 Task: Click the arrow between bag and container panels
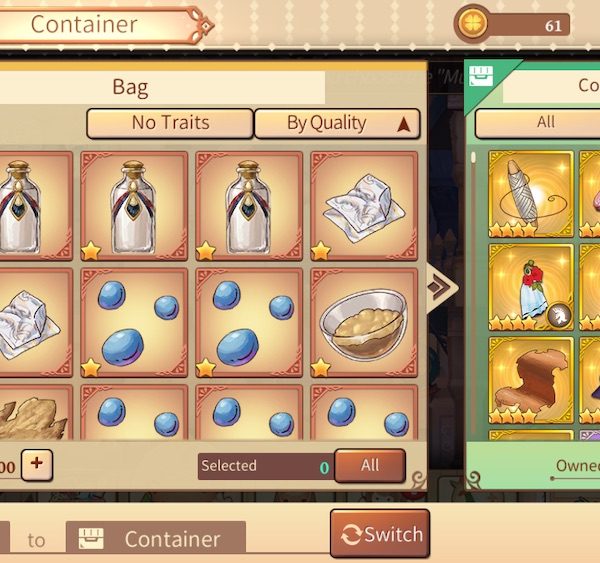(442, 288)
